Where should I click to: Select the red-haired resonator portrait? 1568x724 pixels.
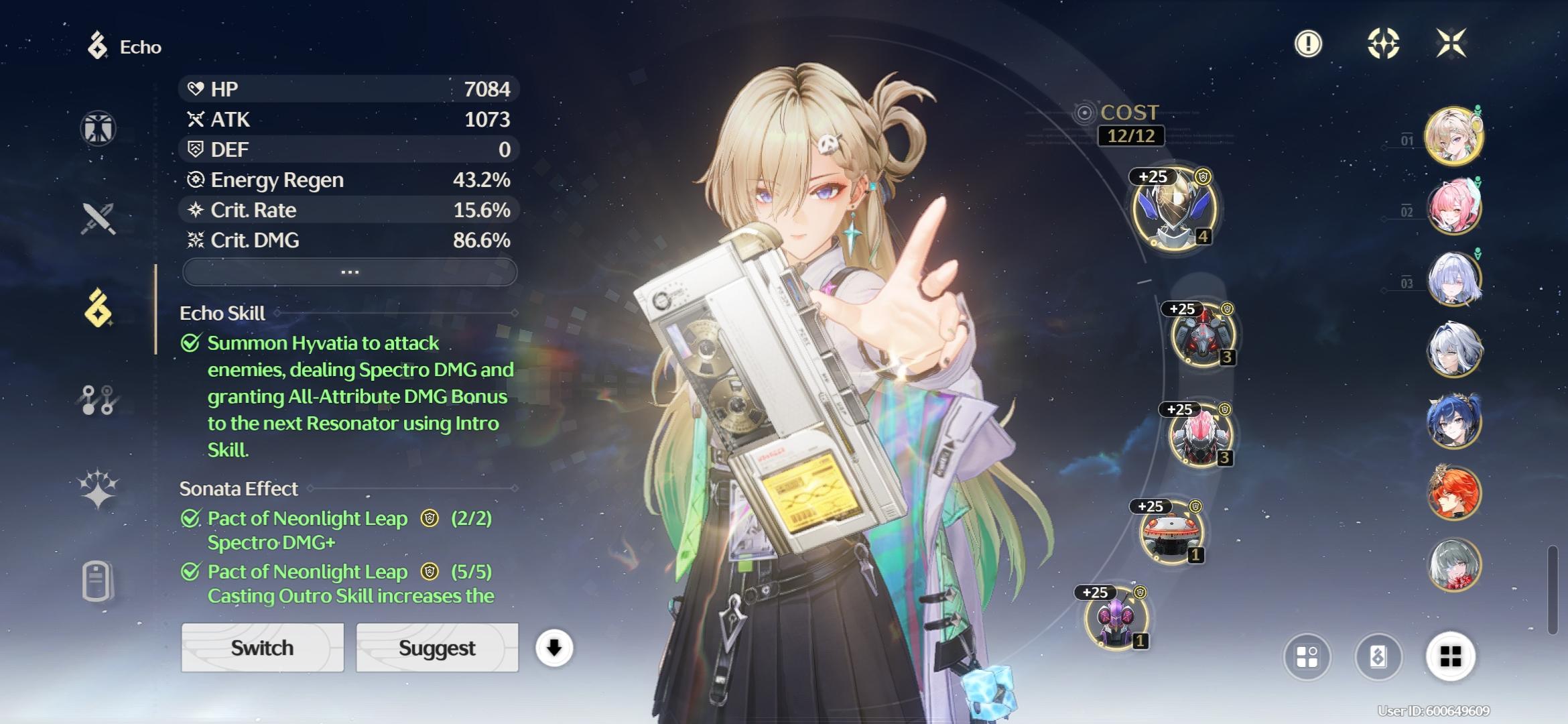1453,493
